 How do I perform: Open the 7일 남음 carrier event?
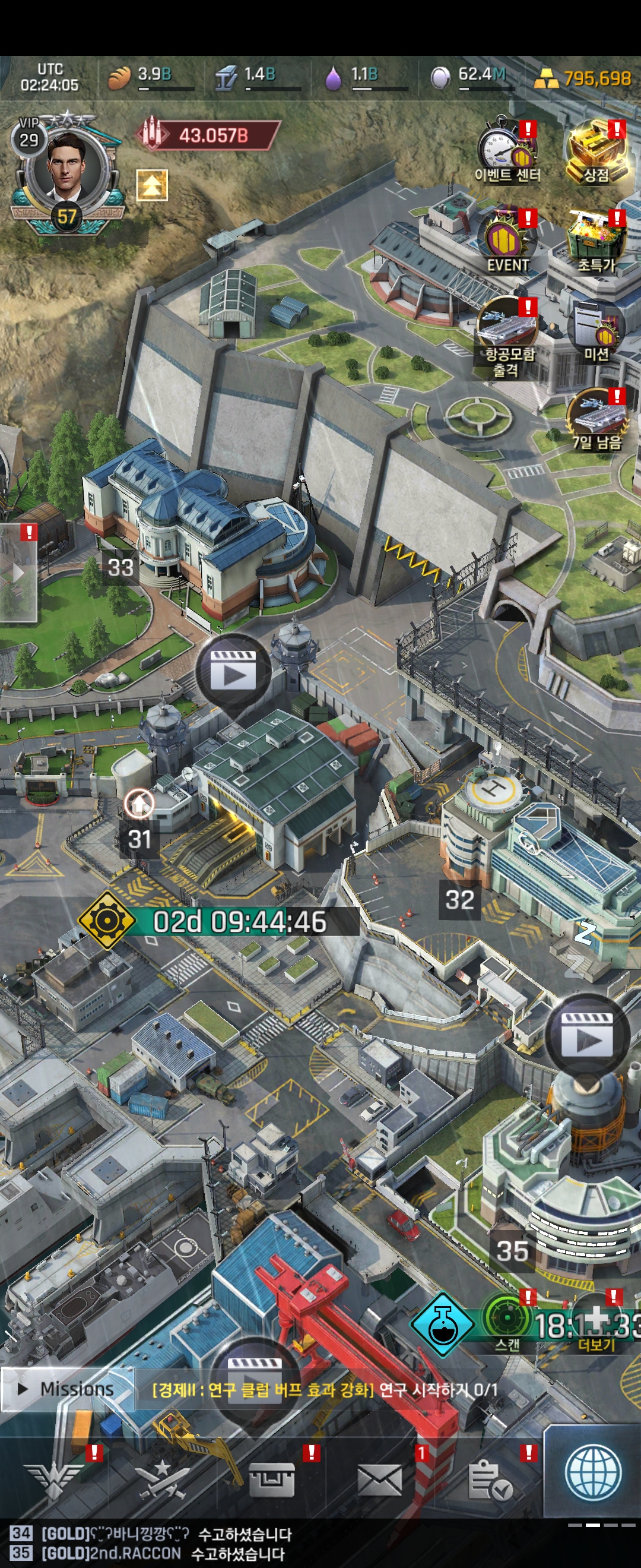596,420
